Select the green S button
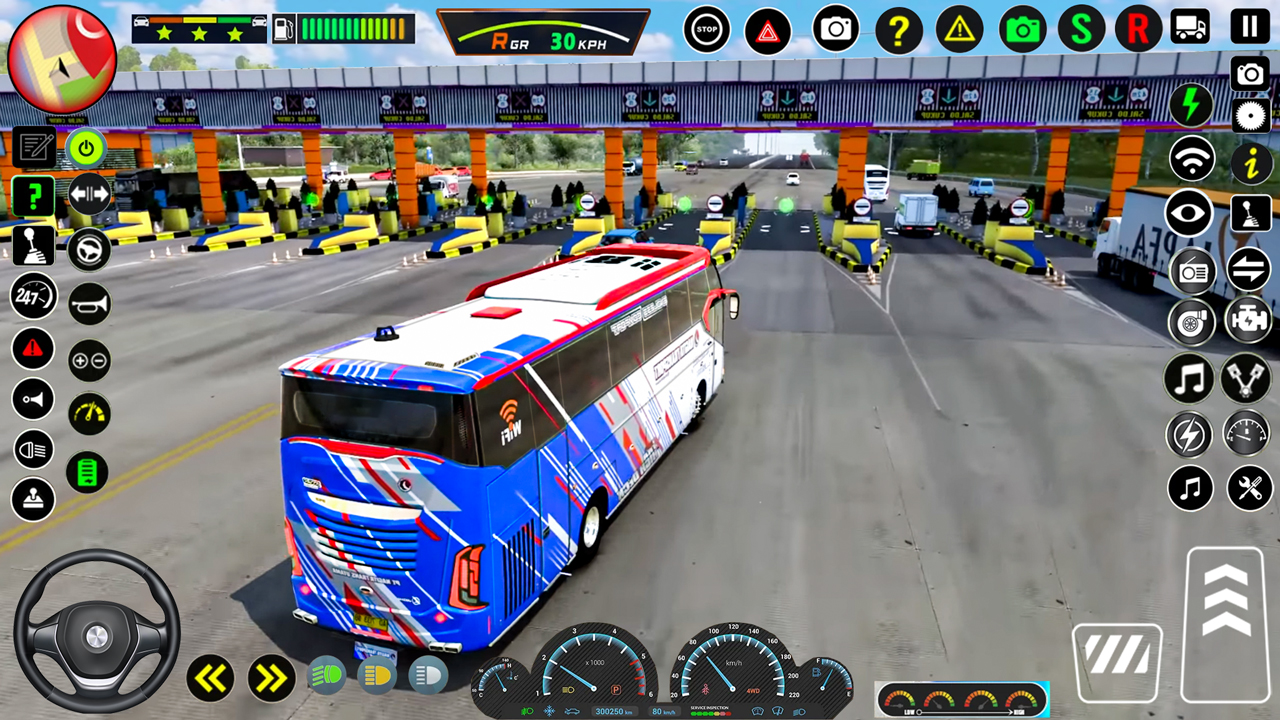The height and width of the screenshot is (720, 1280). (x=1081, y=29)
